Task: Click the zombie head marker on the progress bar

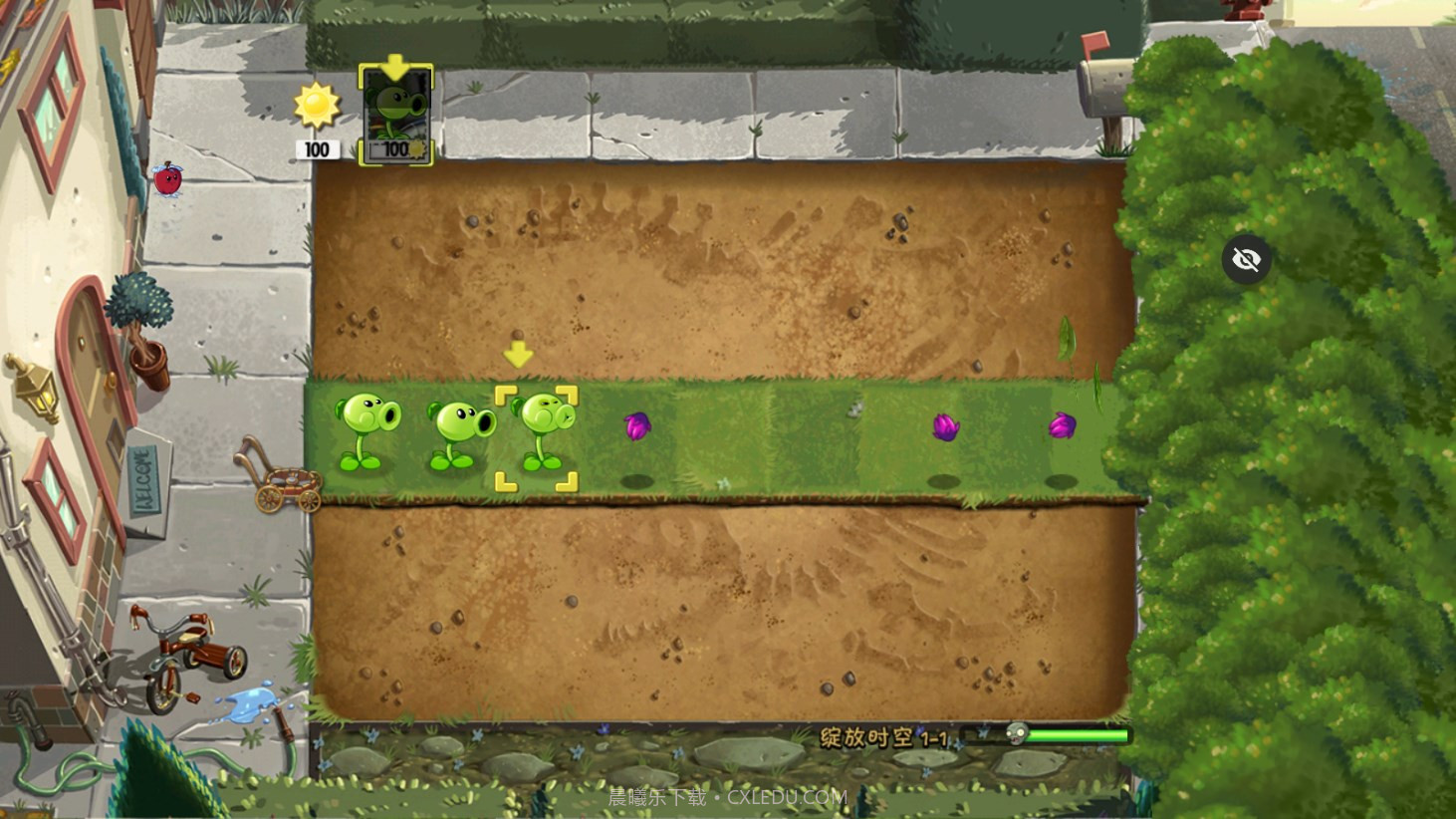Action: (1018, 734)
